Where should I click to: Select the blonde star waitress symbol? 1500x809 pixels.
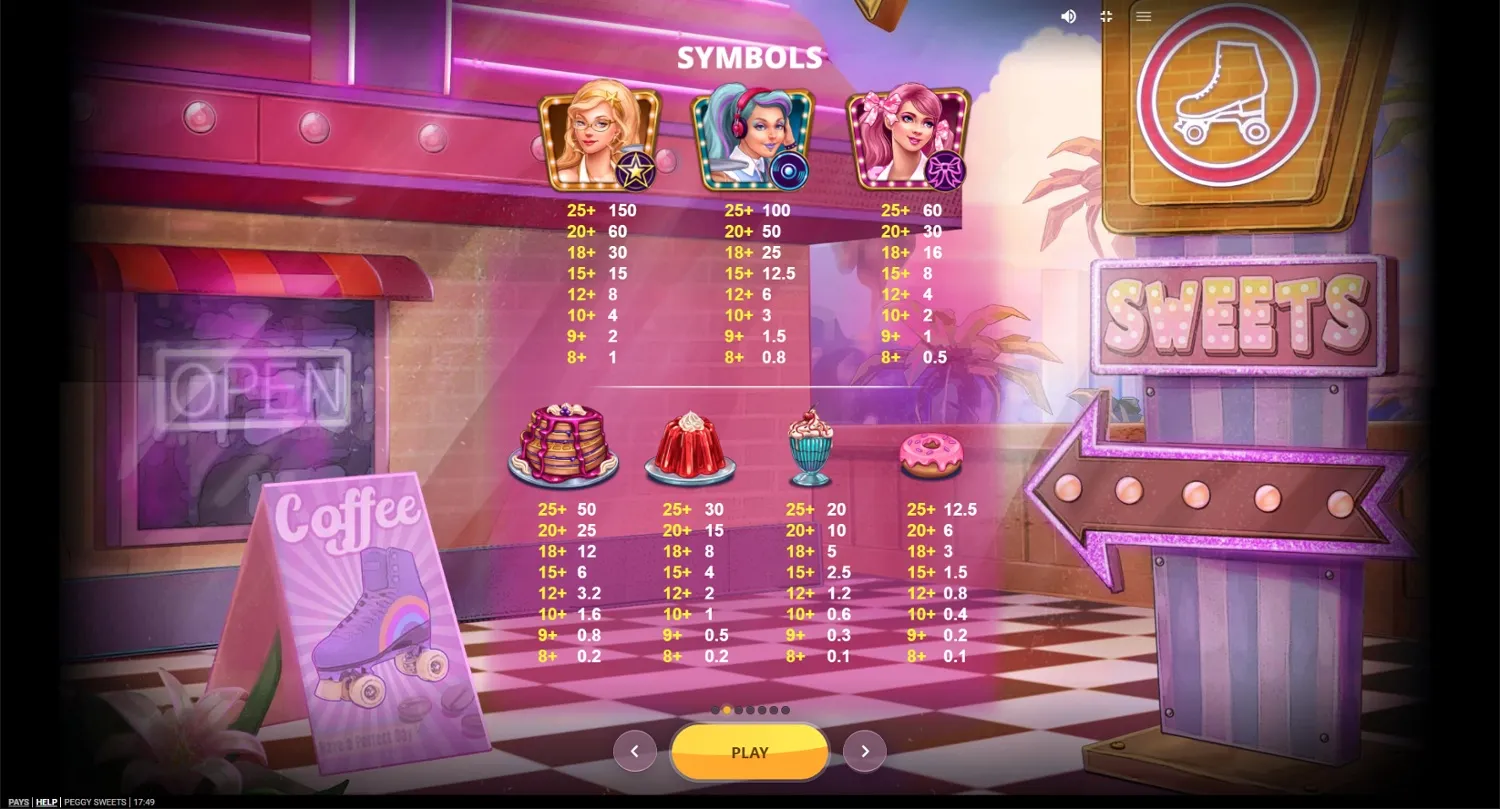point(599,140)
